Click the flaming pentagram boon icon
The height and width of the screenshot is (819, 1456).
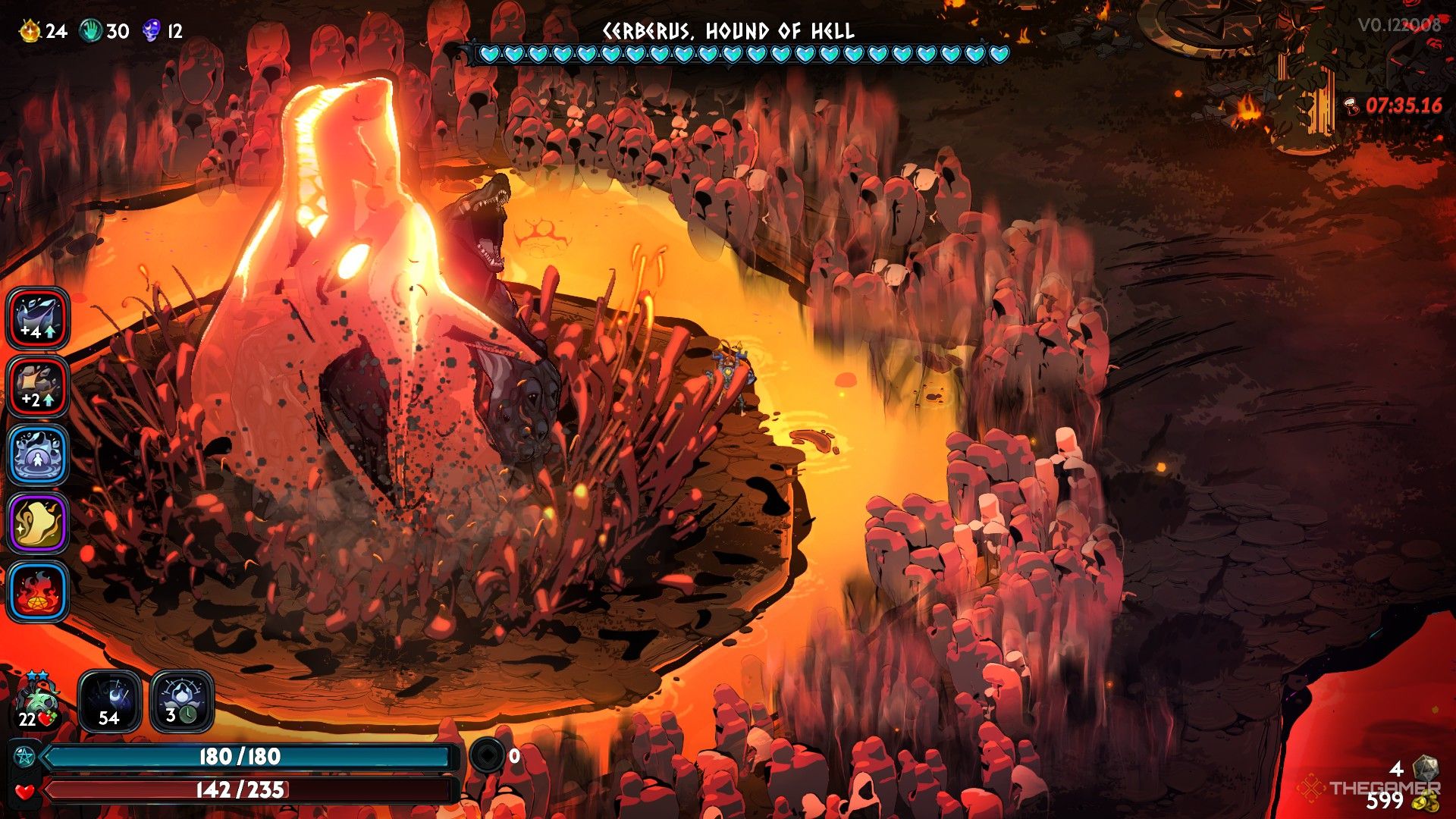click(x=38, y=591)
